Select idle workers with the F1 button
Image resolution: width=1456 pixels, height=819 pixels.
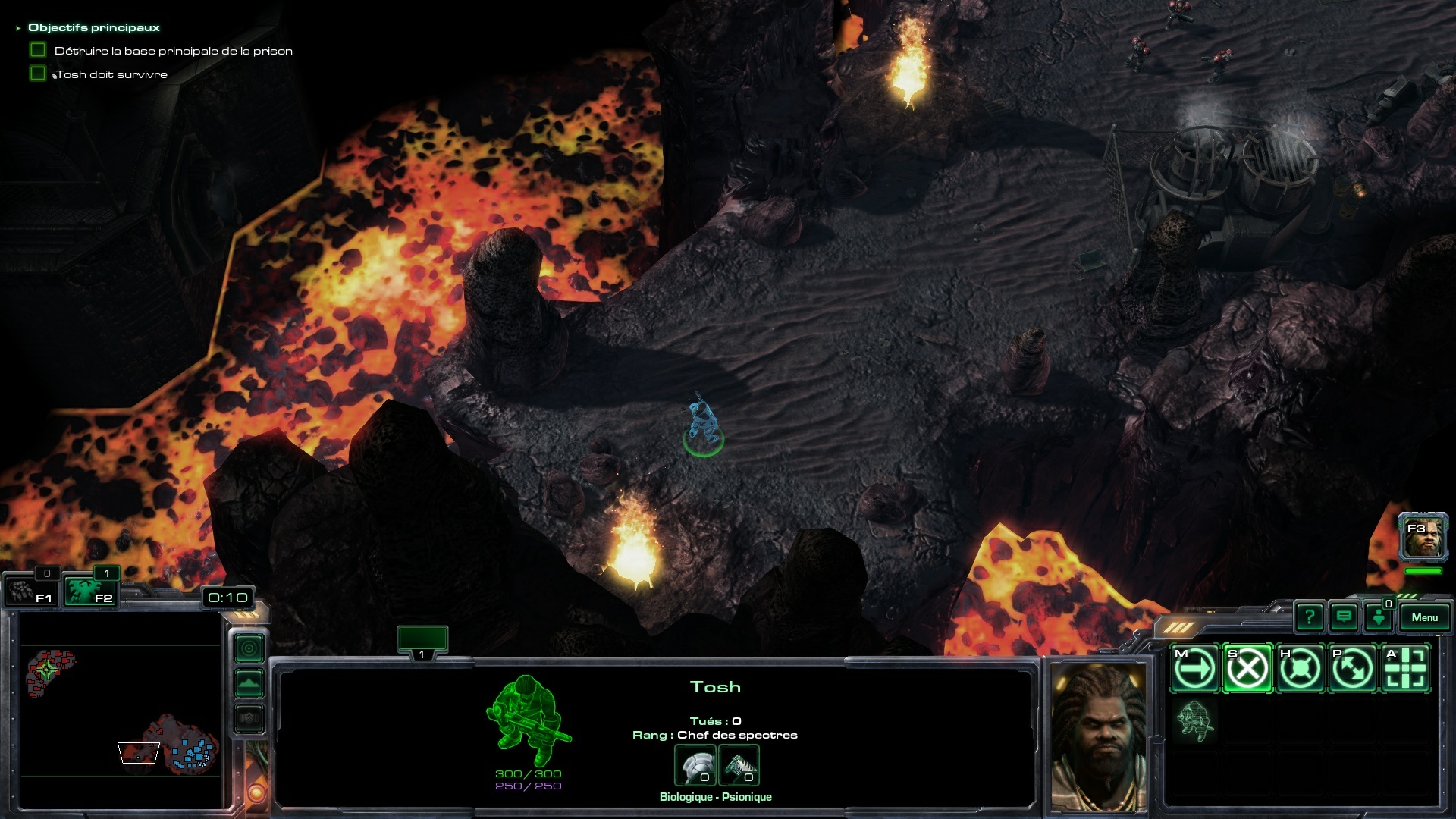tap(30, 591)
